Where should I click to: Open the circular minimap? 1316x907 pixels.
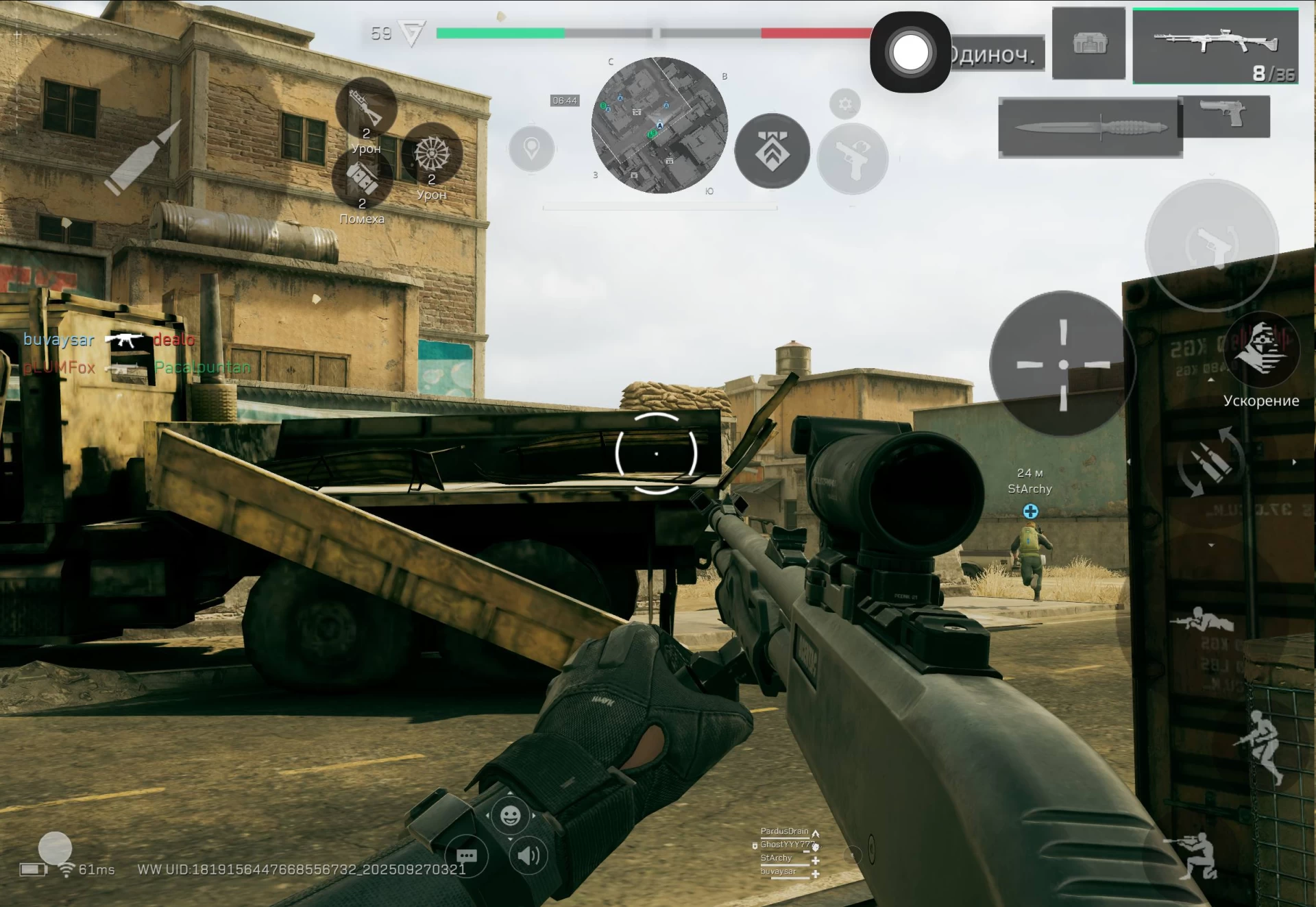click(659, 125)
